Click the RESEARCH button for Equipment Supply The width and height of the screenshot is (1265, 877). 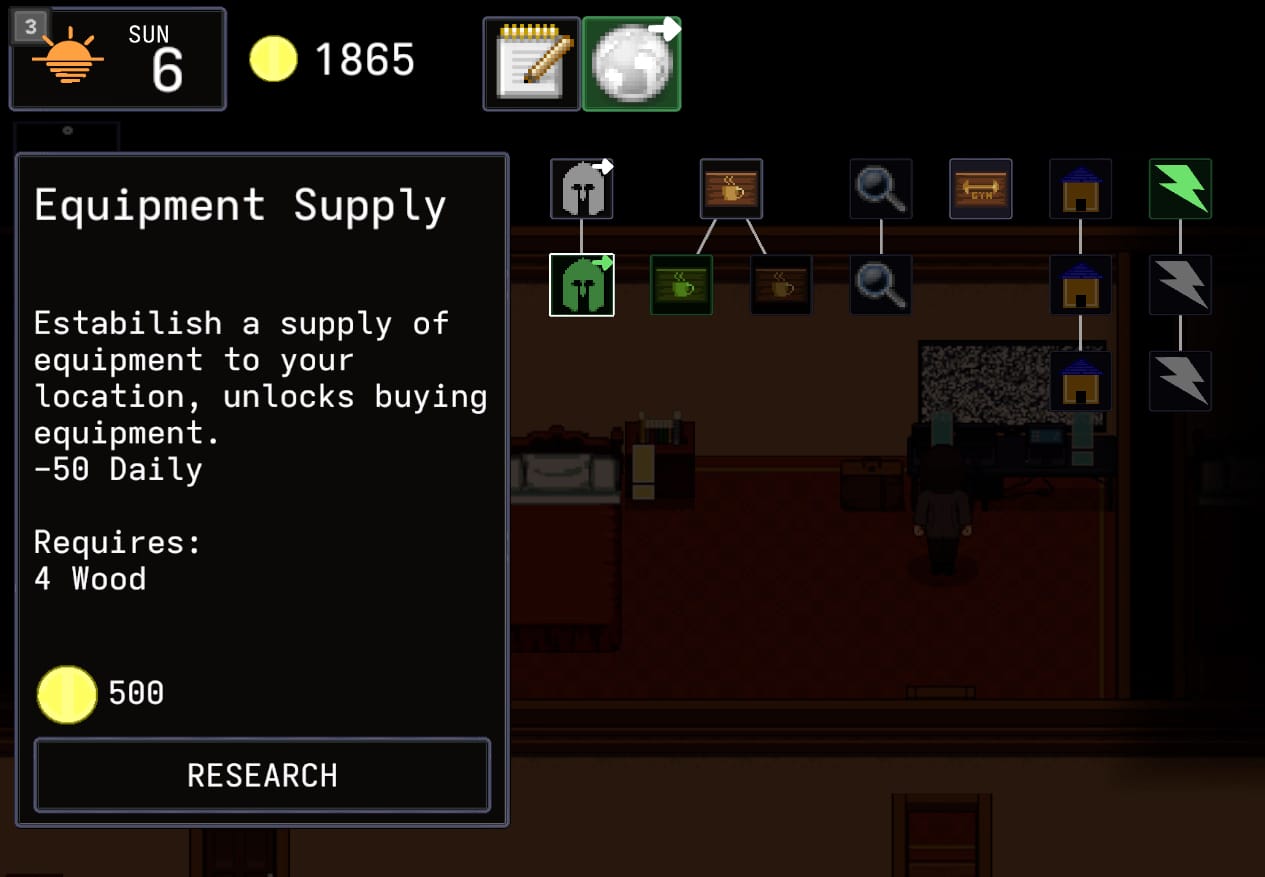(x=262, y=775)
